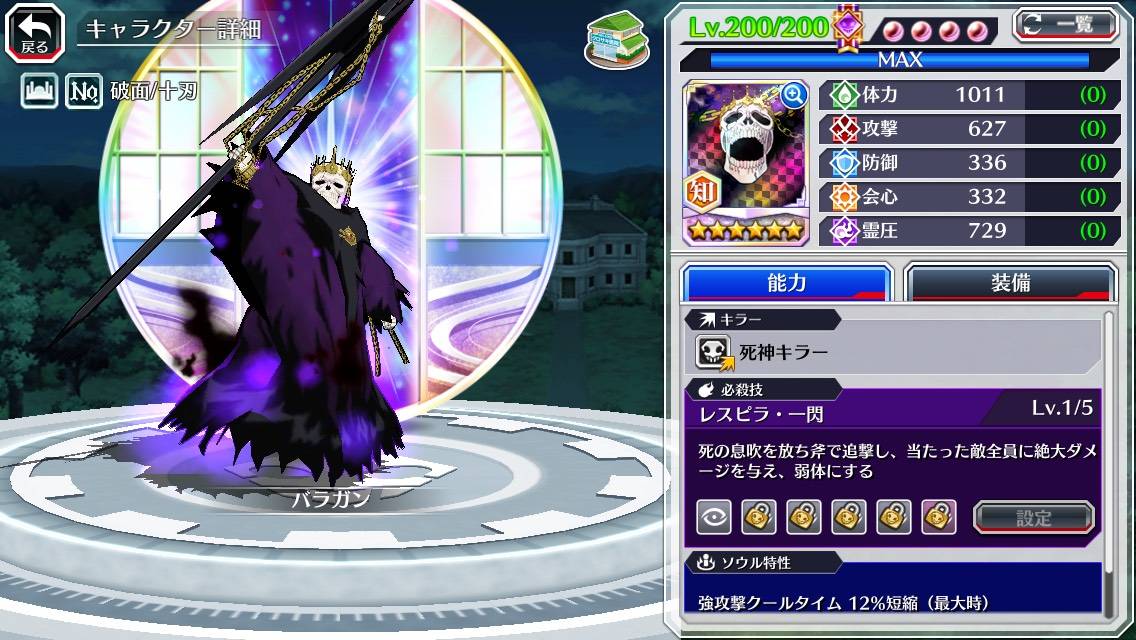Click the 設定 button for the special move
1136x640 pixels.
(1034, 517)
